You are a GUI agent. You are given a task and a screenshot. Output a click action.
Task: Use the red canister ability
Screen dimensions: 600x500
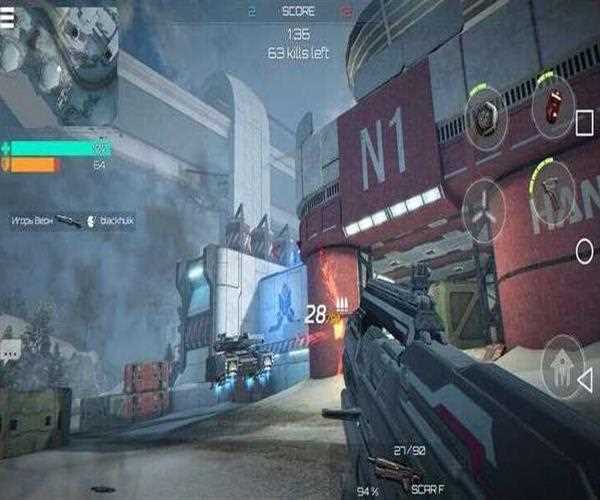[x=553, y=106]
